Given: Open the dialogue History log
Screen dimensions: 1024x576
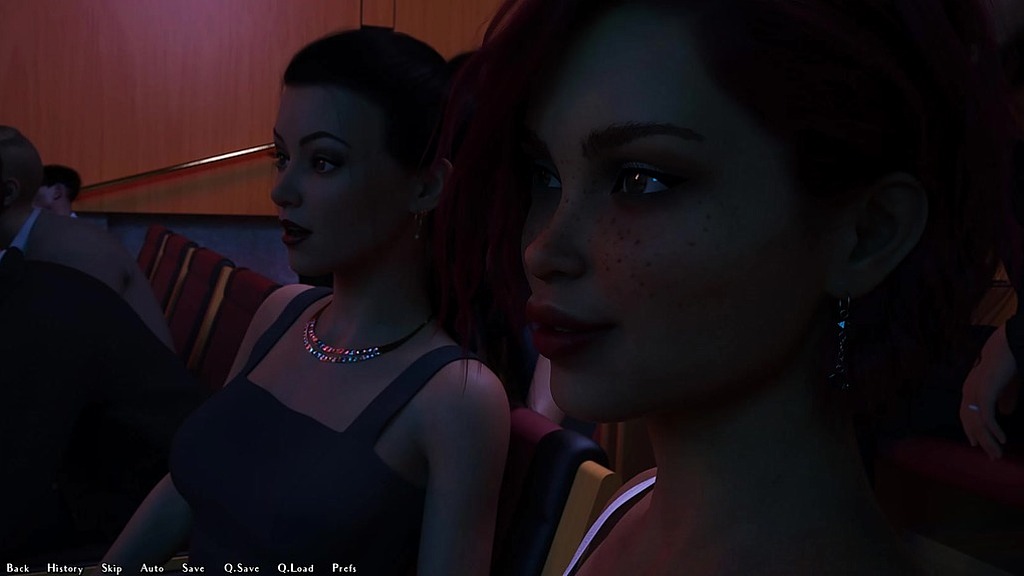Looking at the screenshot, I should tap(65, 568).
